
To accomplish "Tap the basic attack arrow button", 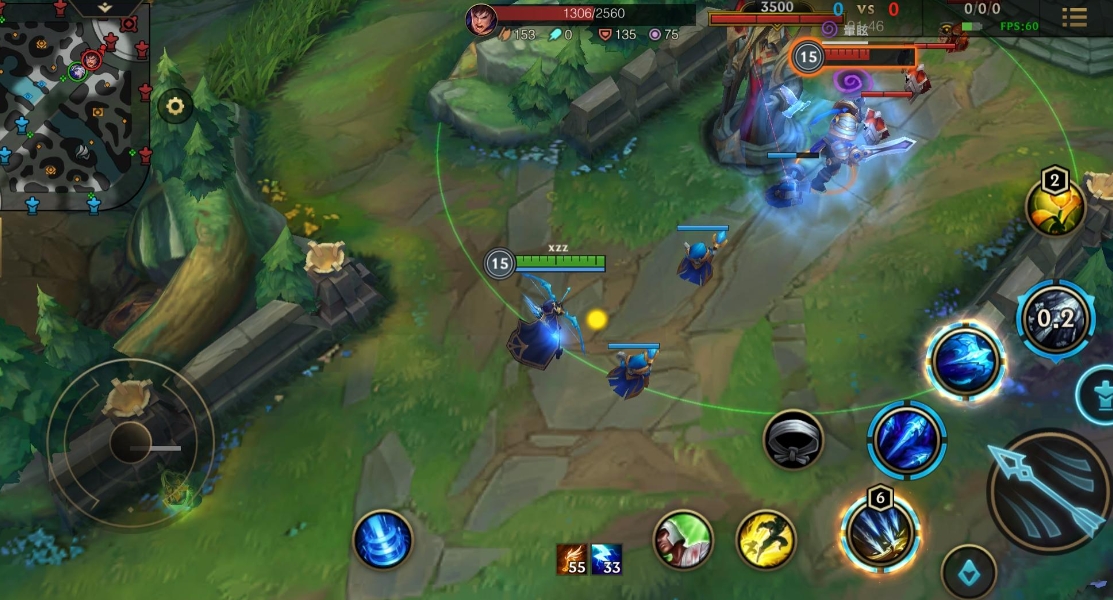I will (1047, 491).
